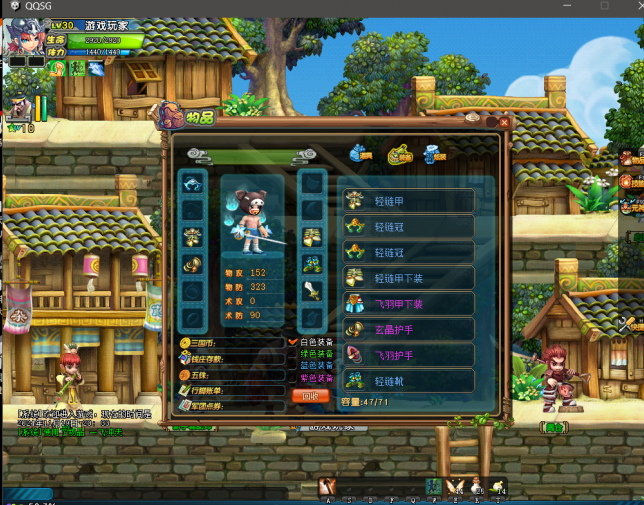Select the 轻链靴 item row

(407, 381)
